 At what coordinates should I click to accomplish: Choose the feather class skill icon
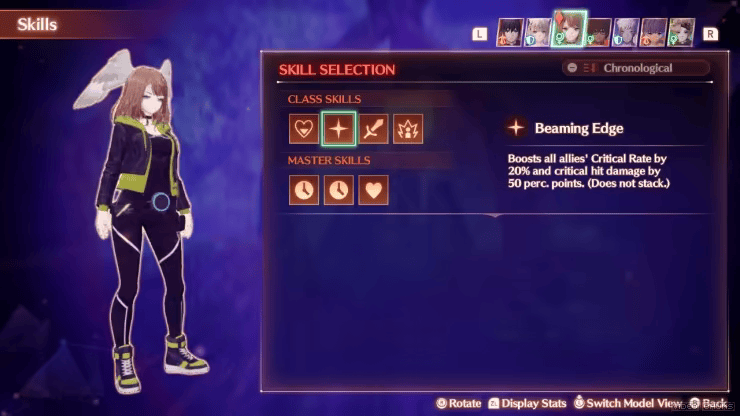[x=373, y=128]
